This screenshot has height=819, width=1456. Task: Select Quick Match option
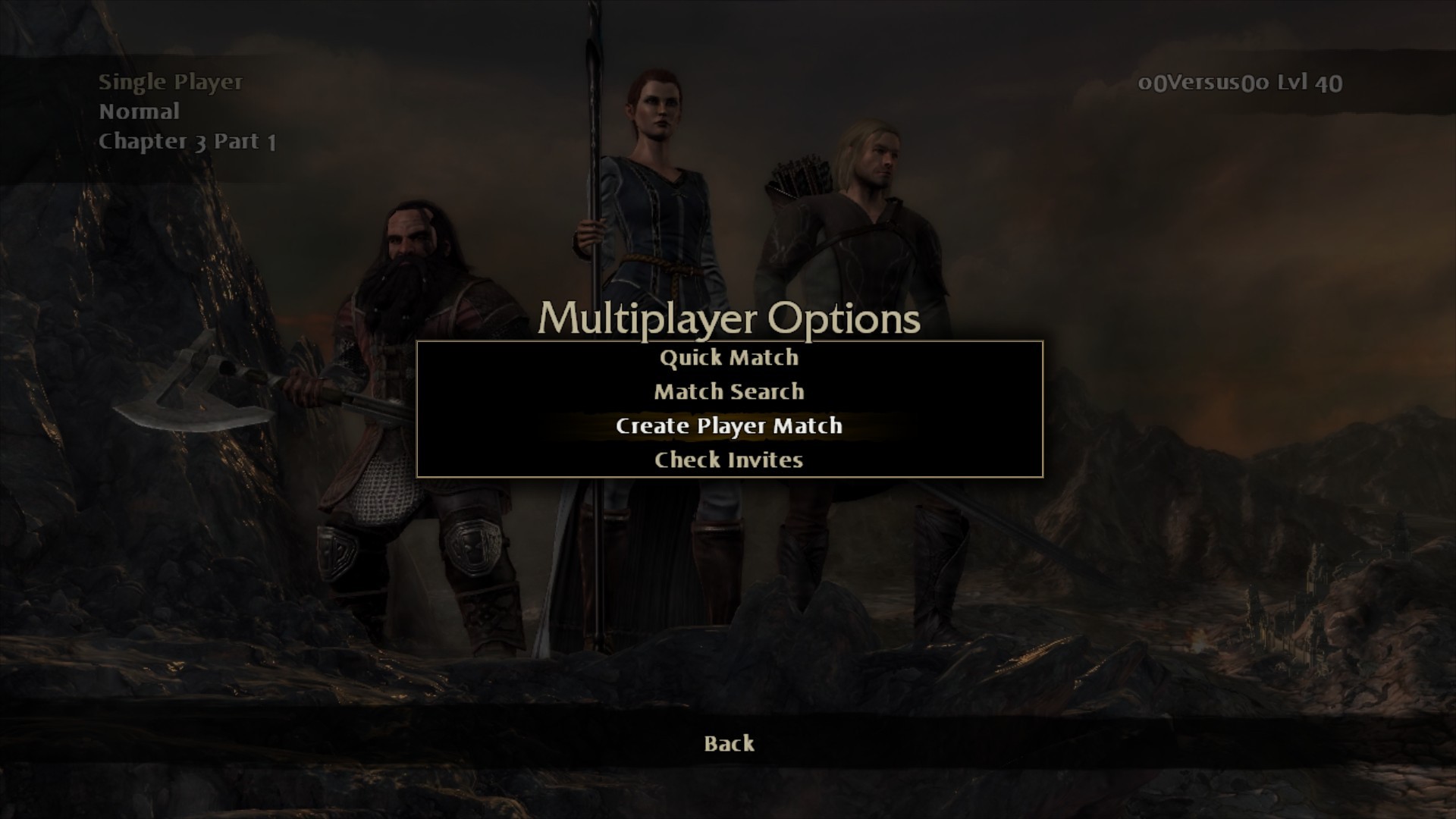tap(729, 358)
